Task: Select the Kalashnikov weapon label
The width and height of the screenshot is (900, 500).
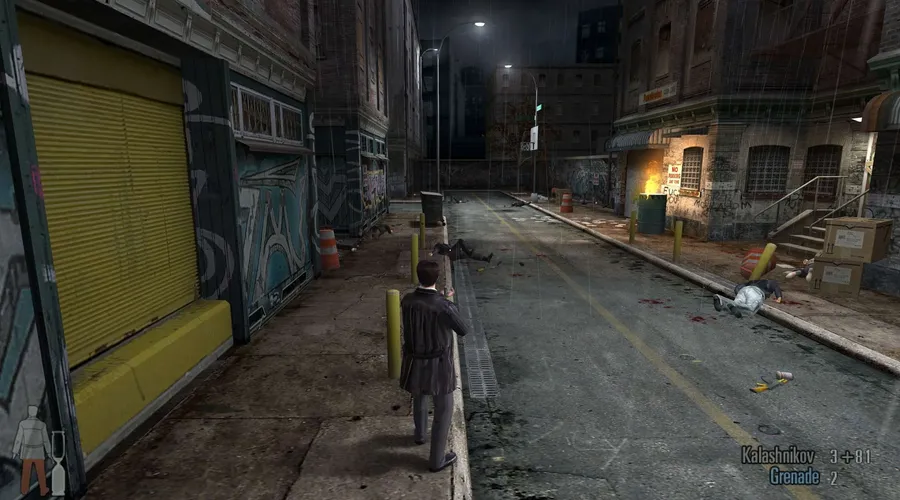Action: coord(778,456)
